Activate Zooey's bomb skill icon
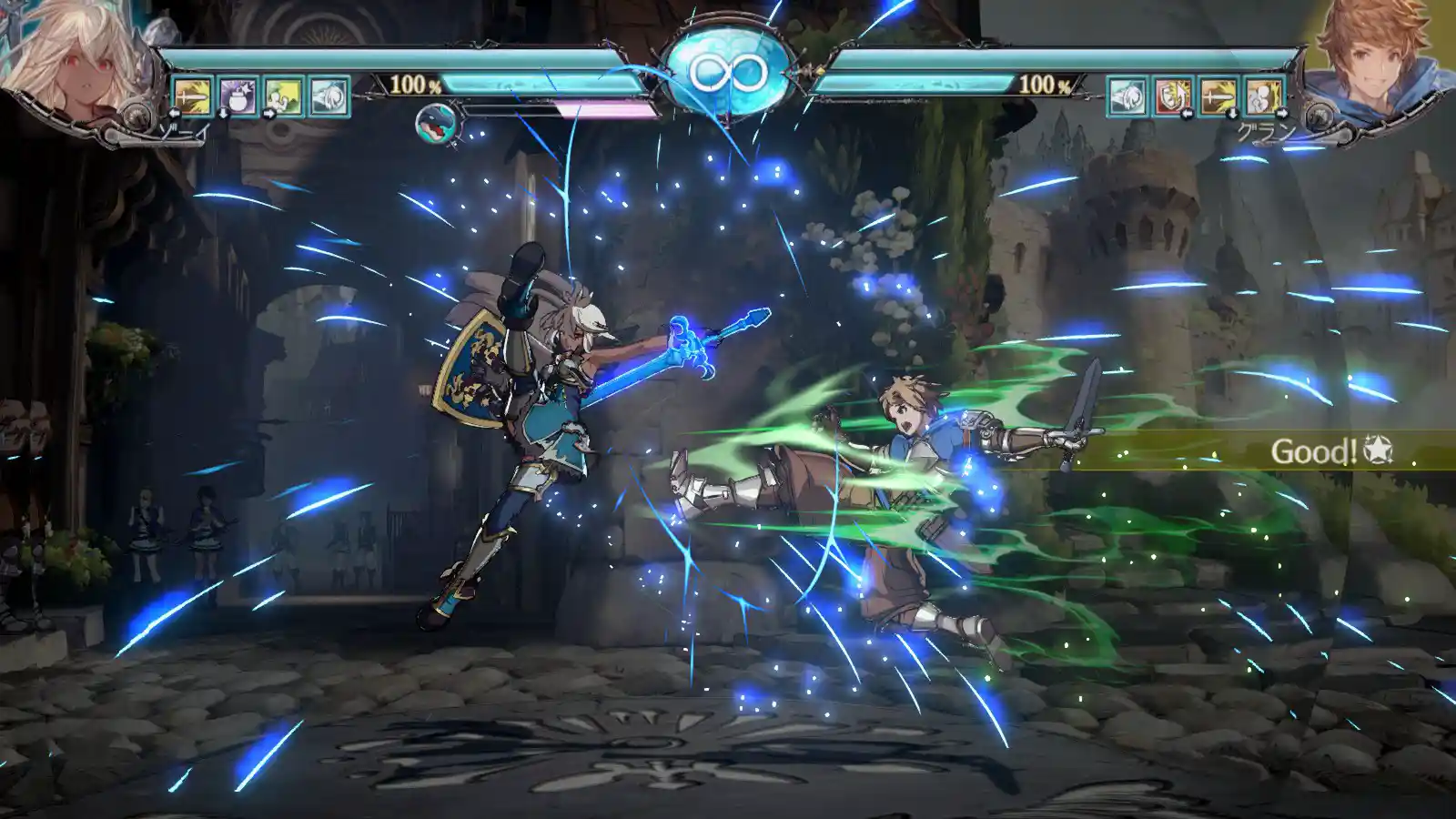 click(x=238, y=96)
